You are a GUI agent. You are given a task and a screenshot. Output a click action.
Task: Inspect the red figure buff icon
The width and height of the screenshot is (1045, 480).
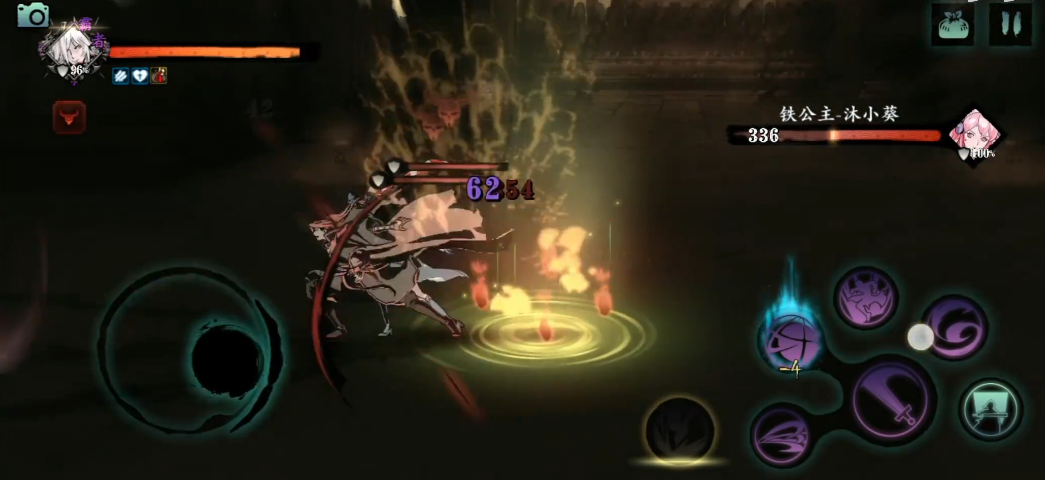coord(158,75)
